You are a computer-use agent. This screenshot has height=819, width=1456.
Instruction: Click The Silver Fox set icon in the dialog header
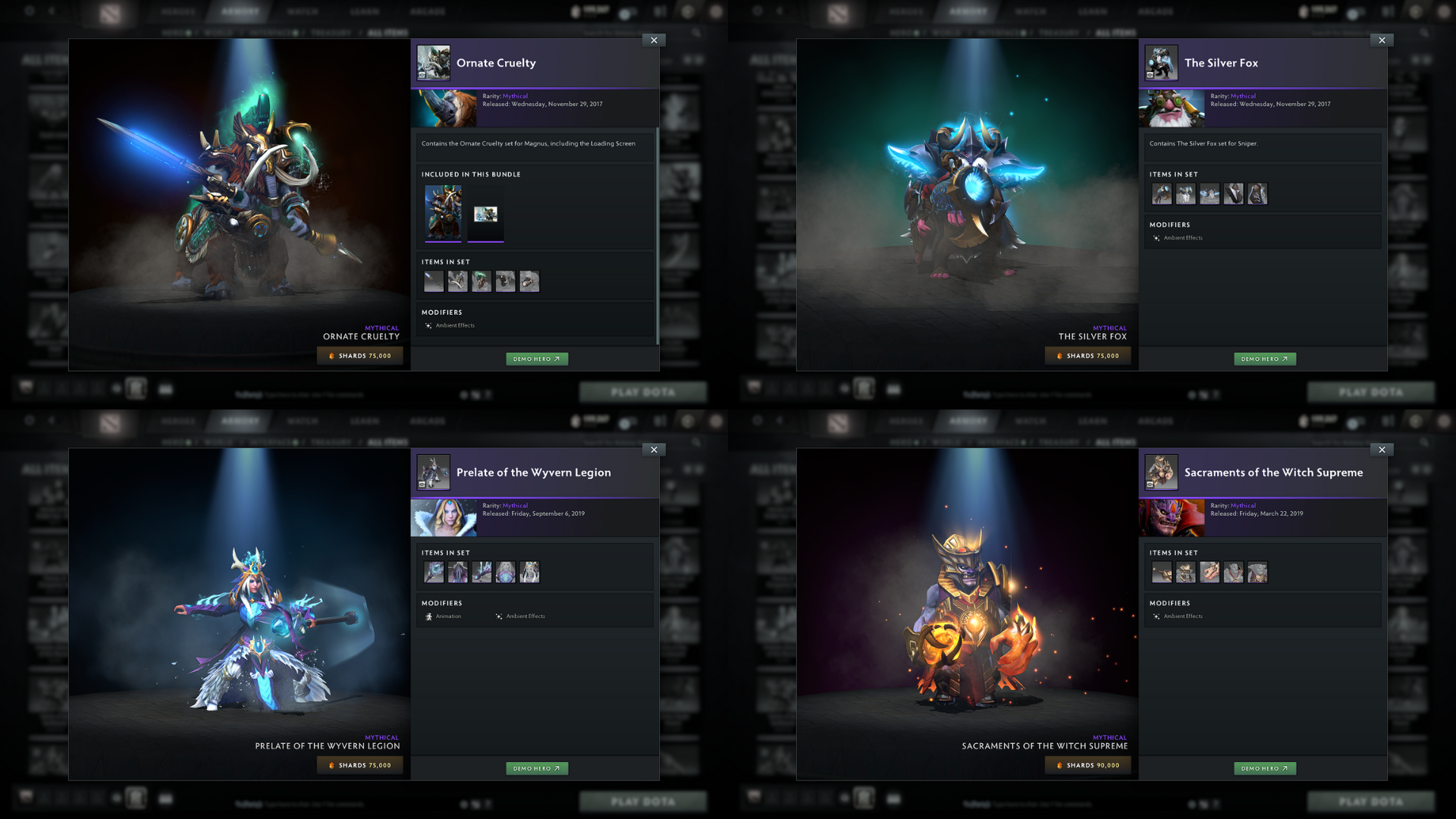(x=1161, y=63)
